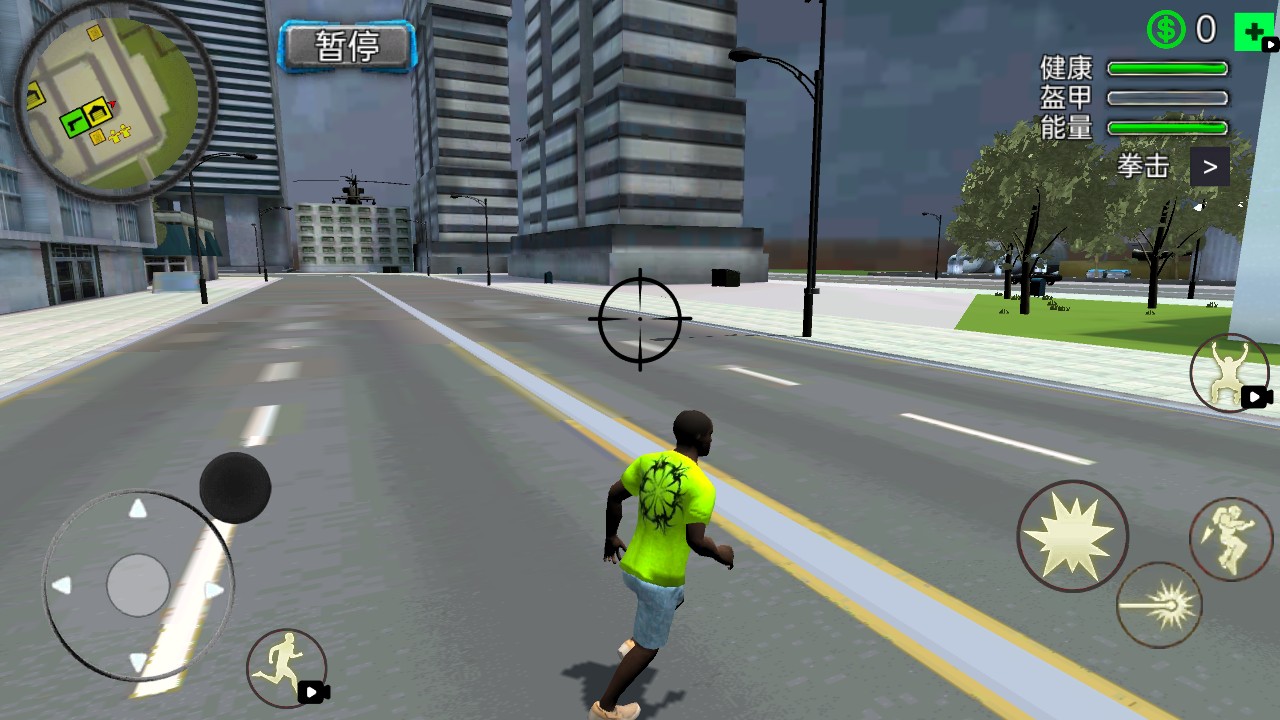Image resolution: width=1280 pixels, height=720 pixels.
Task: Tap the joystick's down arrow
Action: pyautogui.click(x=138, y=661)
